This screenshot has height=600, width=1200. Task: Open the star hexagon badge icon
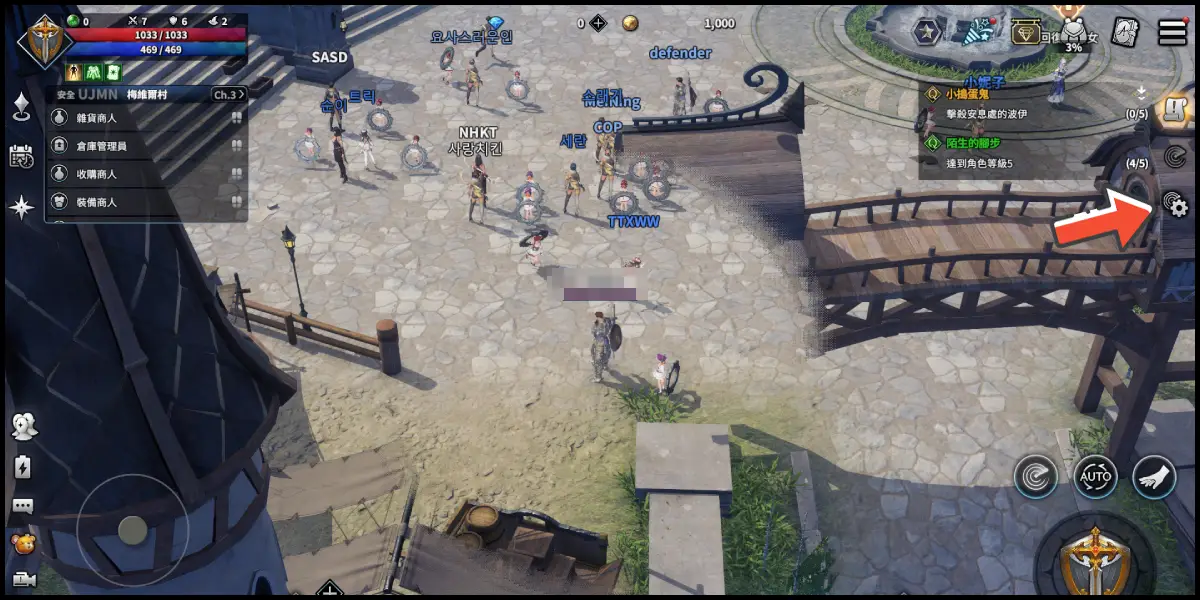(x=927, y=32)
